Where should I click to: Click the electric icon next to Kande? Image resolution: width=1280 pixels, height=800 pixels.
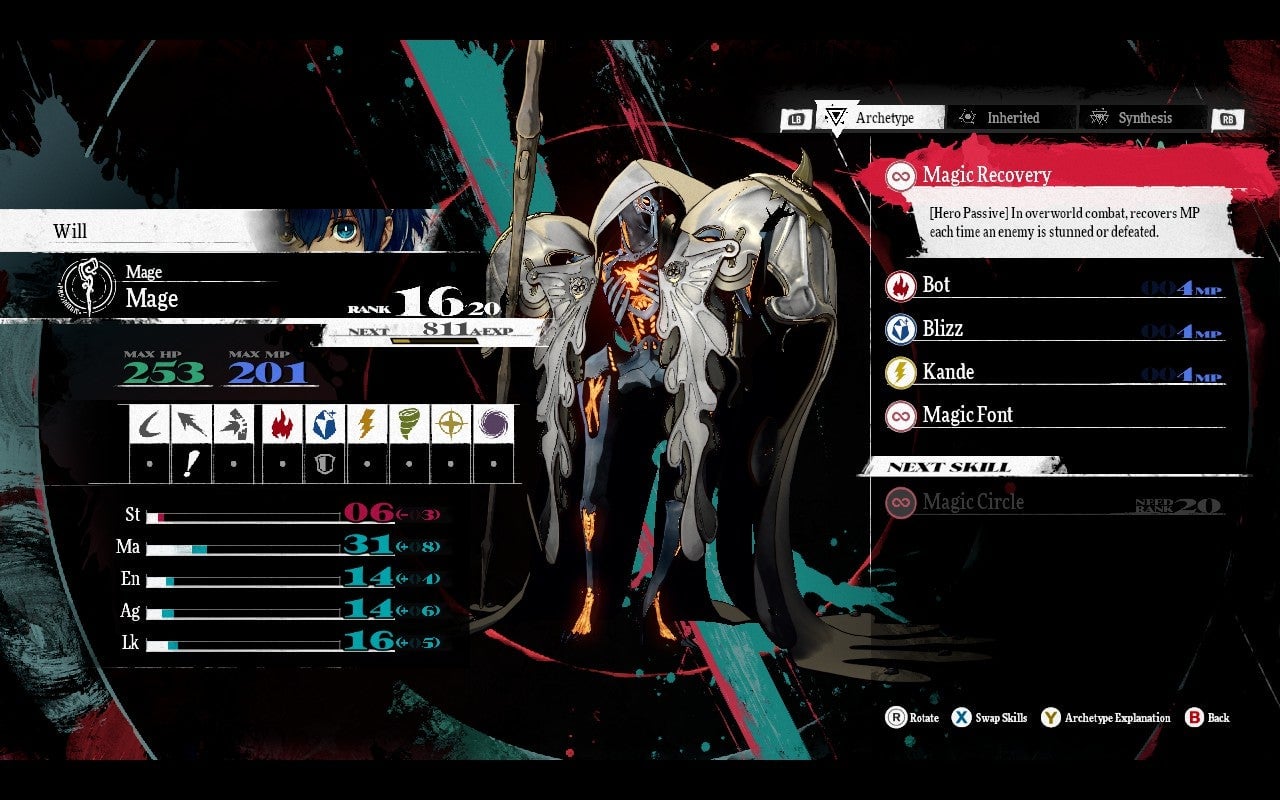(x=902, y=372)
